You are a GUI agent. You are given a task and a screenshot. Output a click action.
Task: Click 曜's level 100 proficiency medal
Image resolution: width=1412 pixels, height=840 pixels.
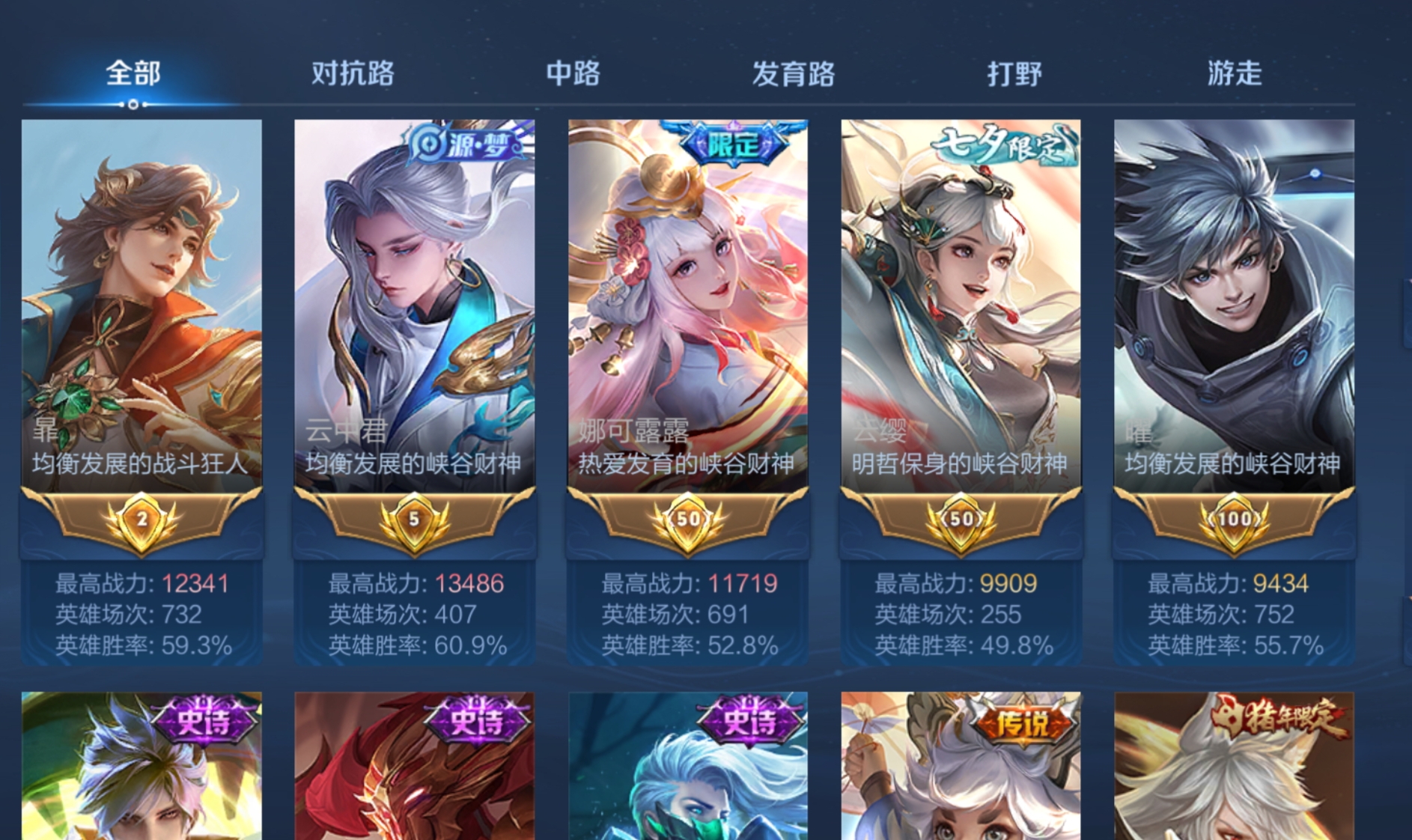pos(1234,518)
